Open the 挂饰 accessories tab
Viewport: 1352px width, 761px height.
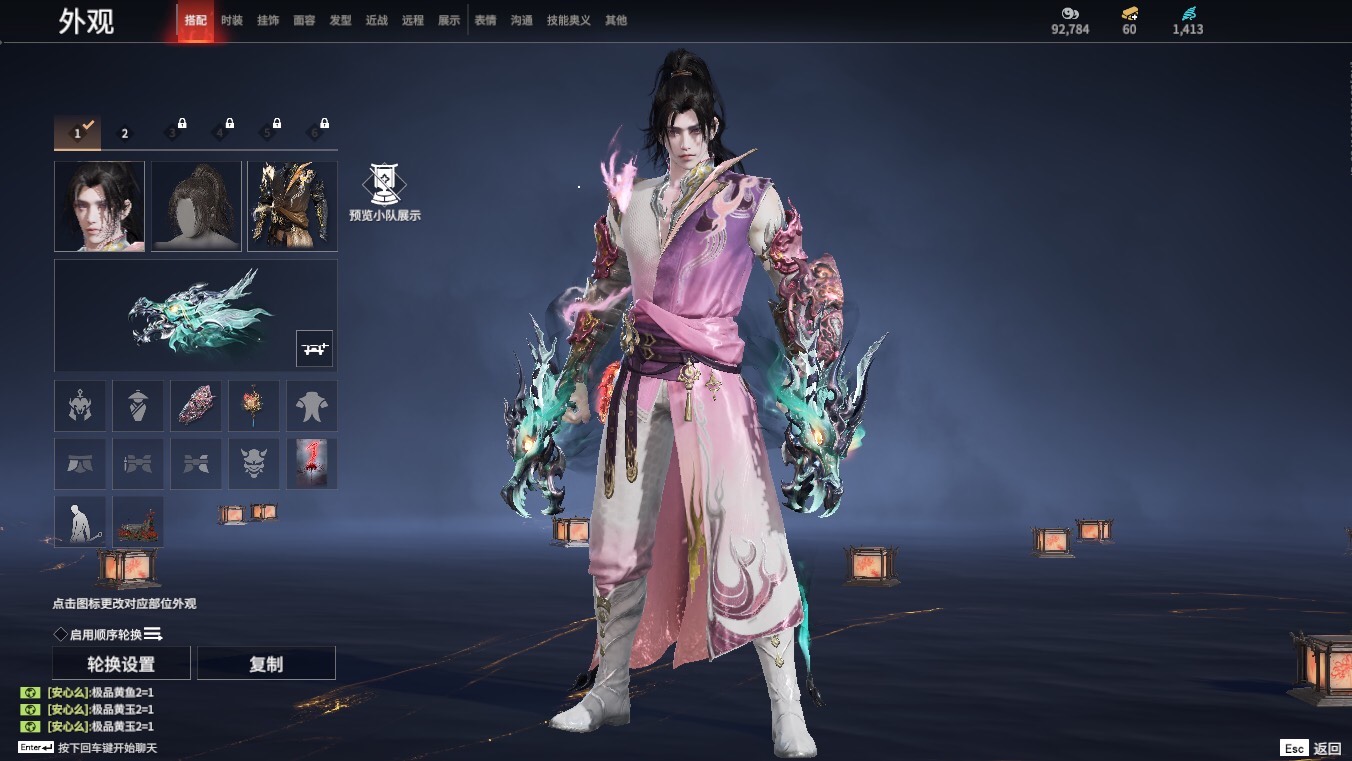pos(268,20)
